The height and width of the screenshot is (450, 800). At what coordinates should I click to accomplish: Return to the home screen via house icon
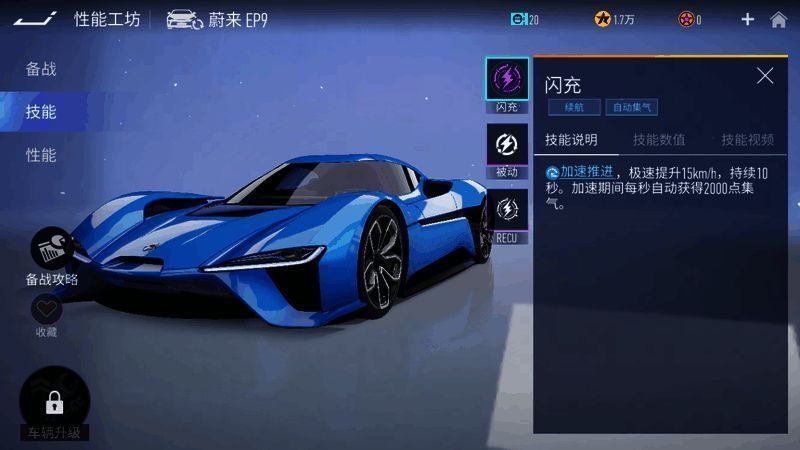pyautogui.click(x=778, y=19)
